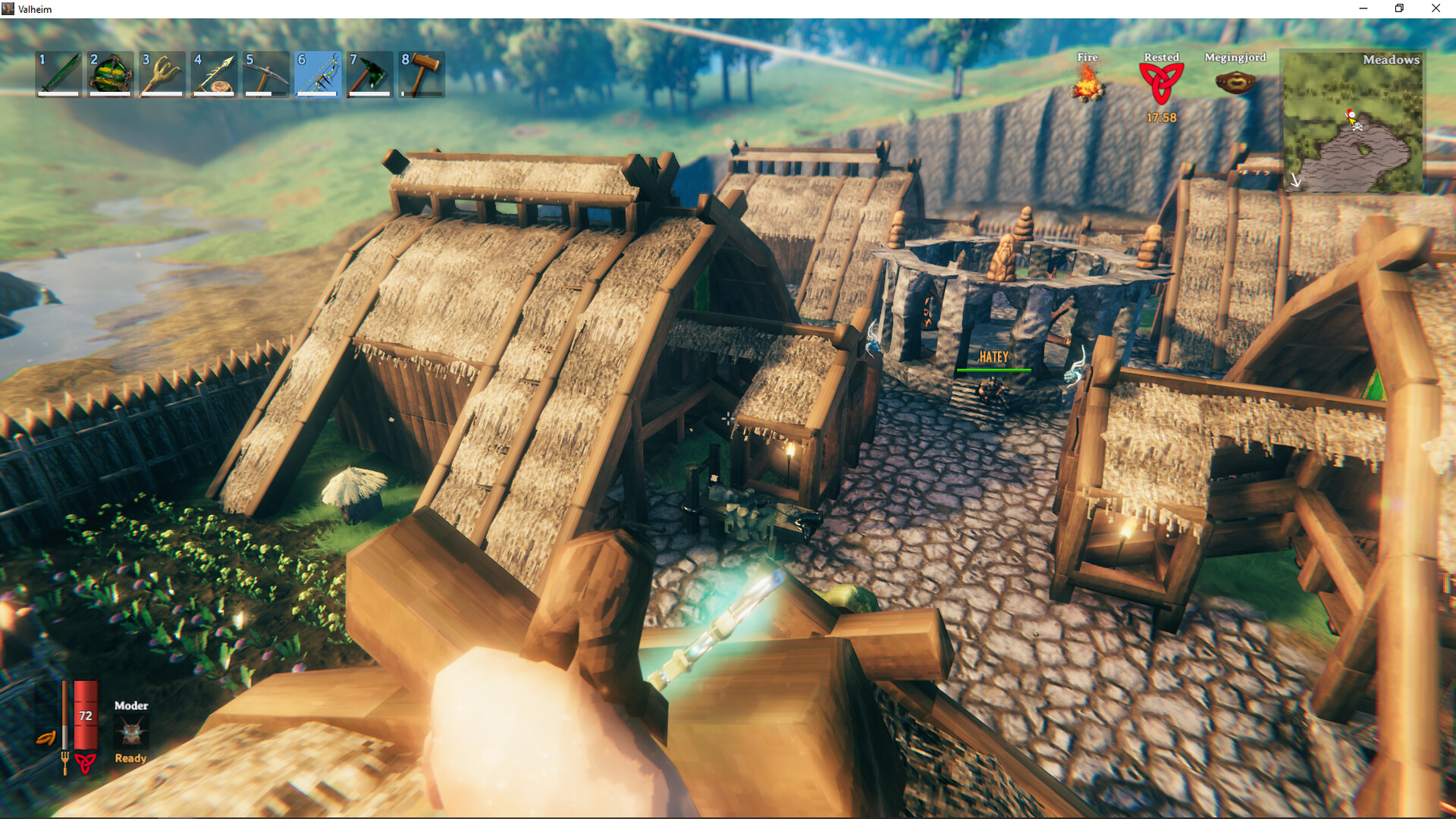The image size is (1456, 819).
Task: Select the pickaxe in hotbar slot 5
Action: (265, 74)
